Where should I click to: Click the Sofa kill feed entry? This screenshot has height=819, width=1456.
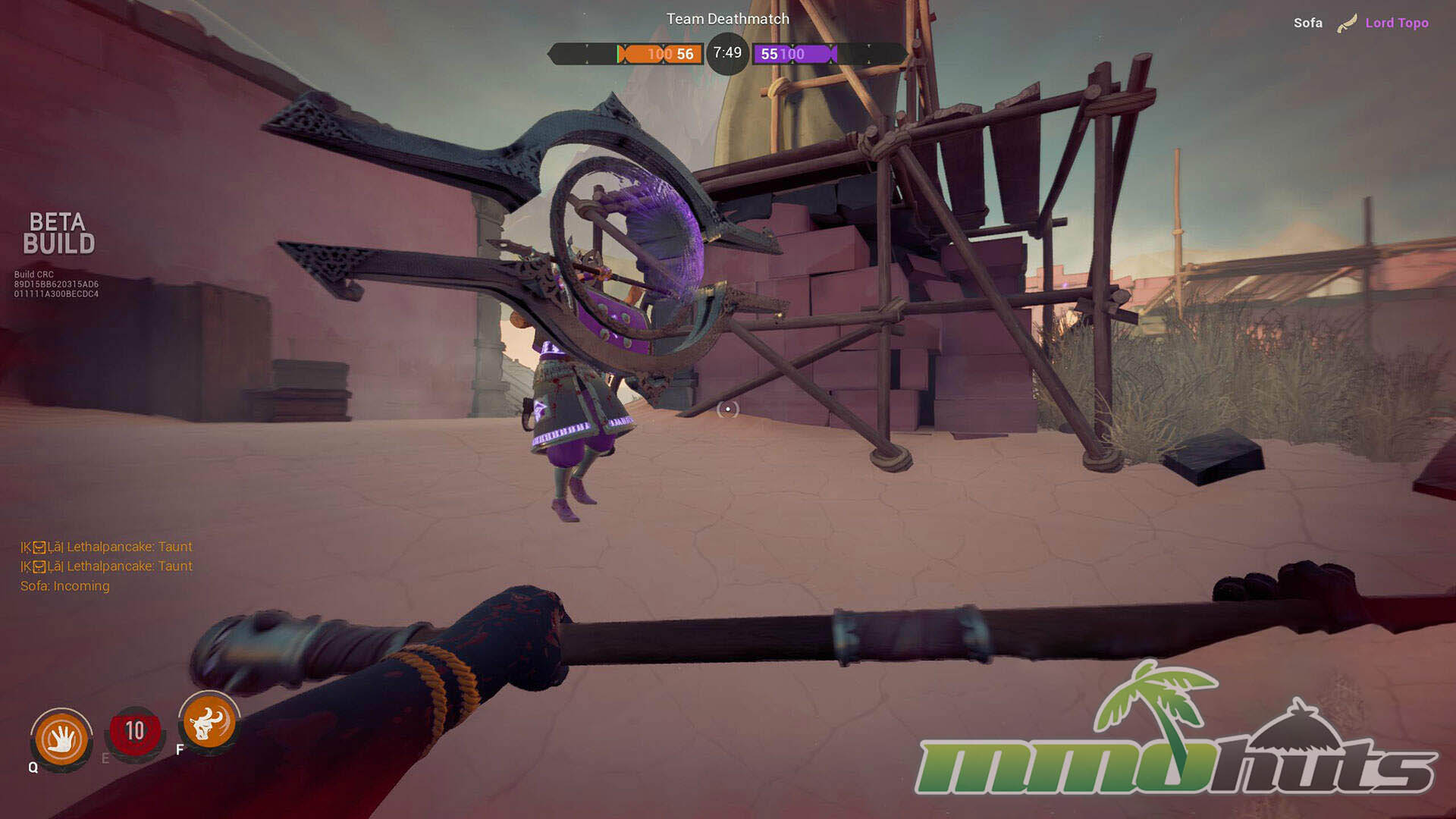(x=1307, y=23)
